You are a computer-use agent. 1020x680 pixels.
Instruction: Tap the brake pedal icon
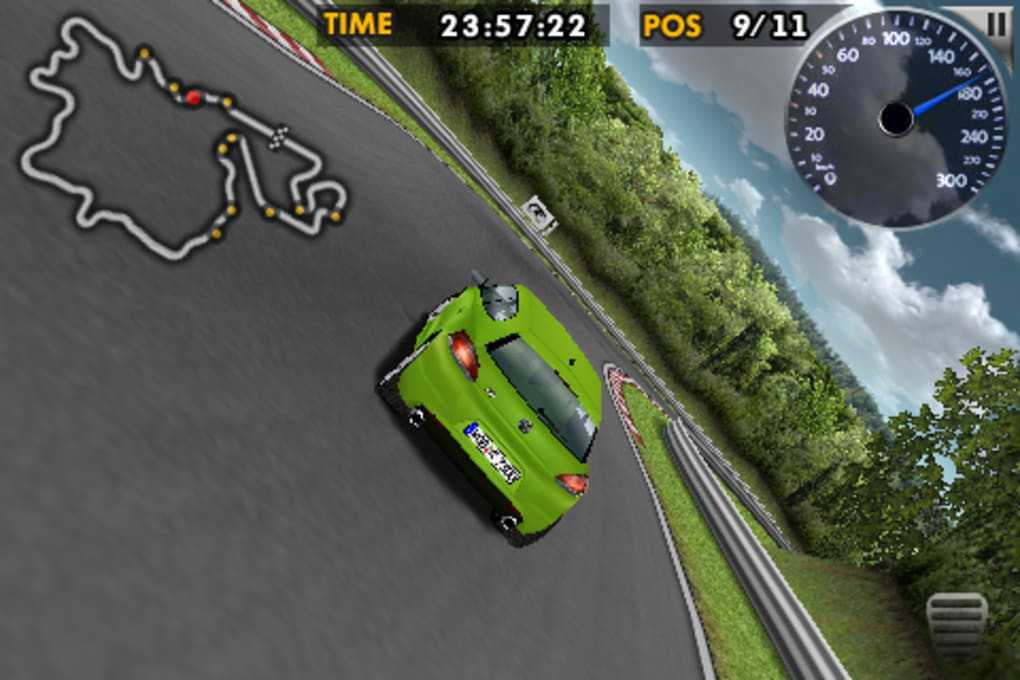[x=956, y=626]
